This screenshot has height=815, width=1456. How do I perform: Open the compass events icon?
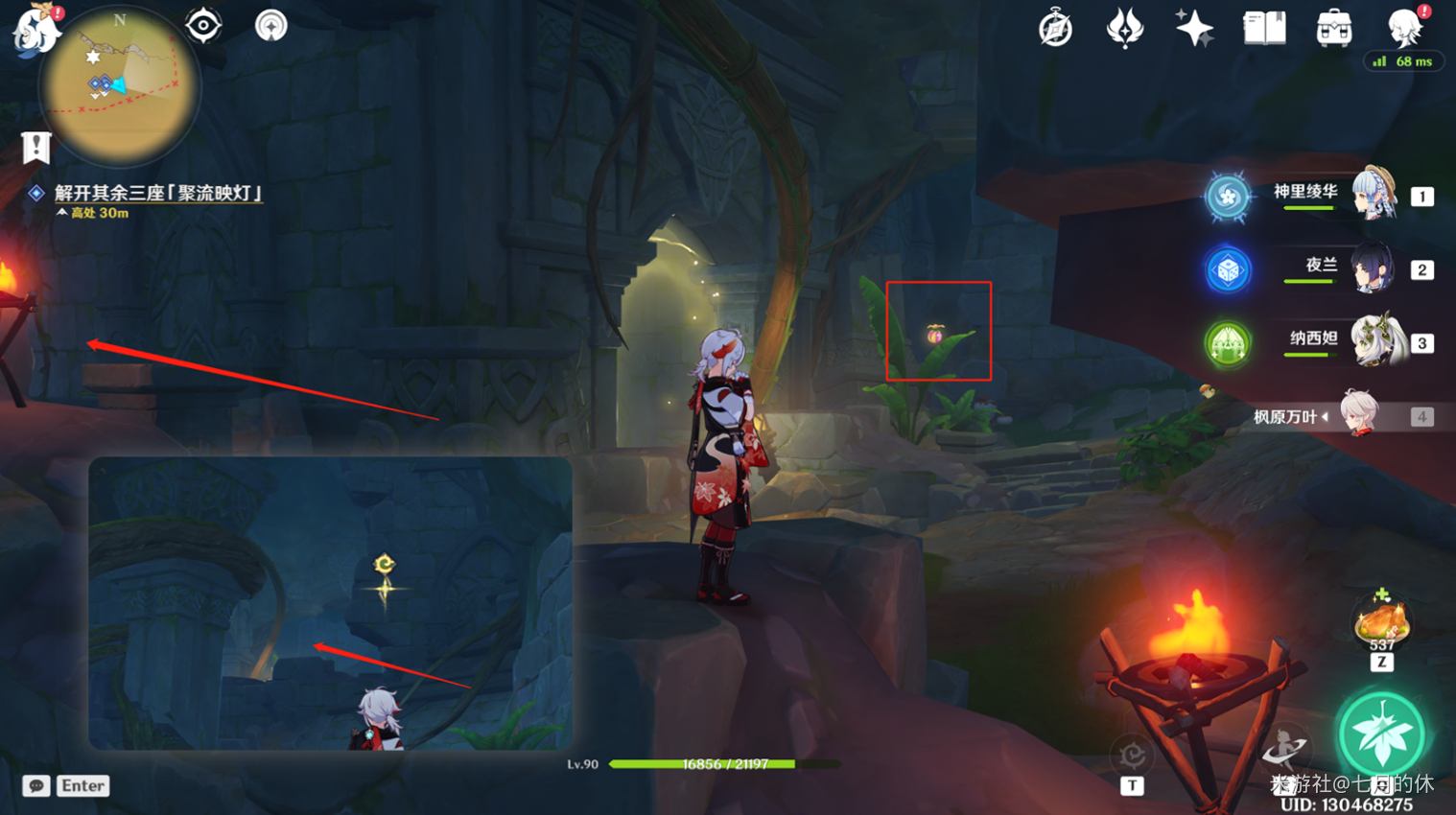click(1055, 29)
